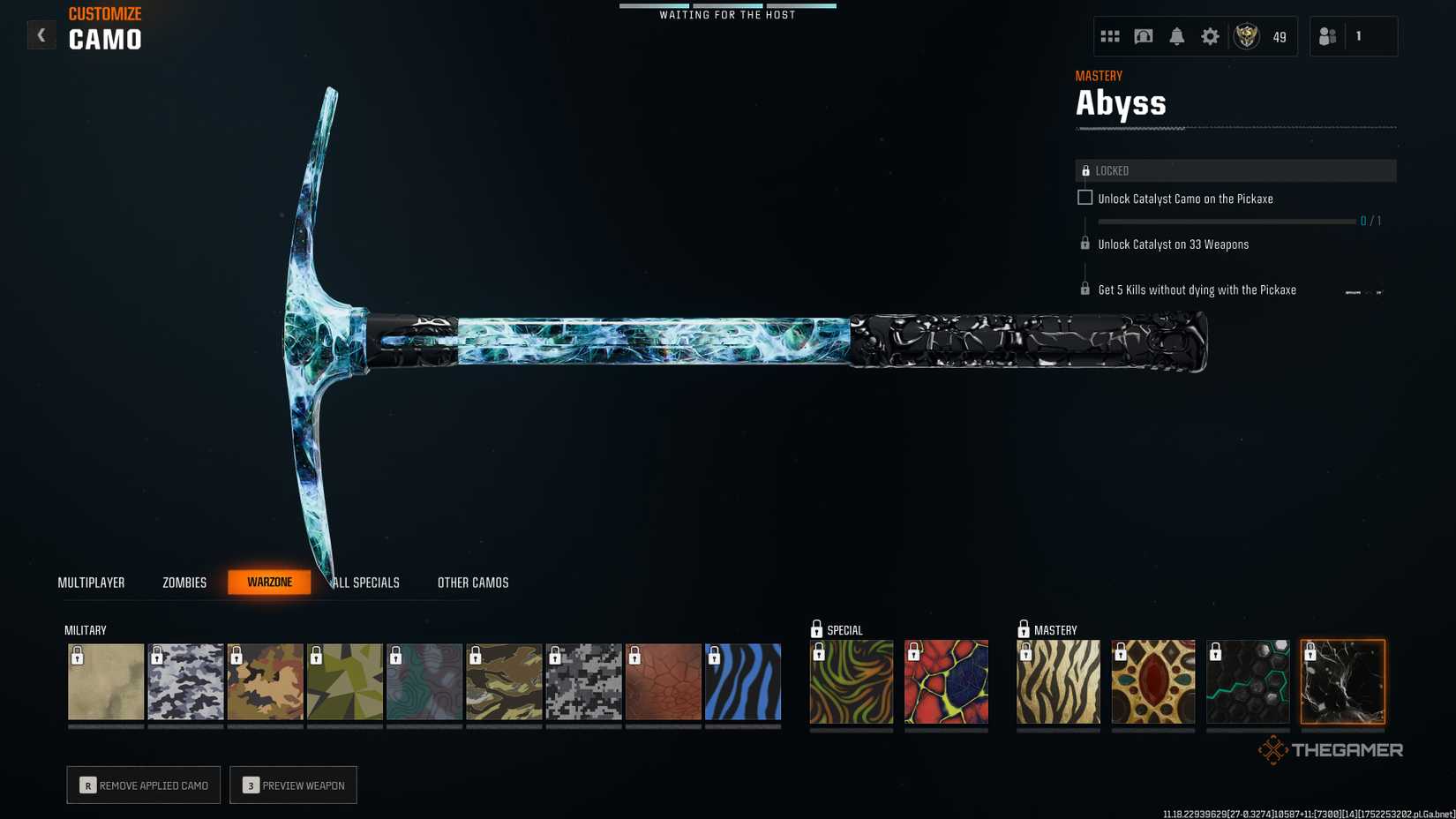The image size is (1456, 819).
Task: Click the Remove Applied Camo button
Action: 143,785
